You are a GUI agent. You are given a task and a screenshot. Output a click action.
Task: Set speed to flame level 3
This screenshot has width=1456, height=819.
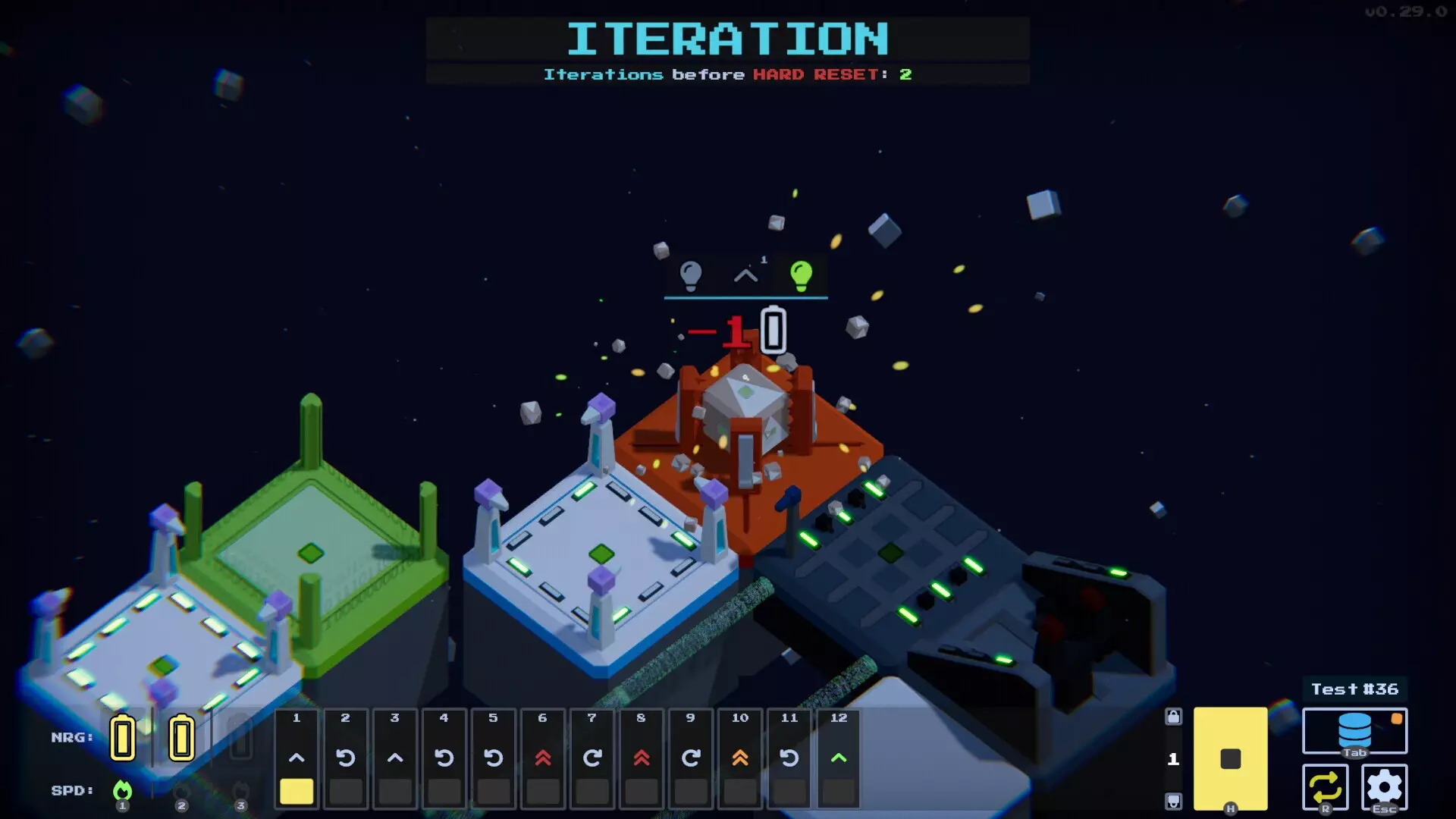pos(240,791)
